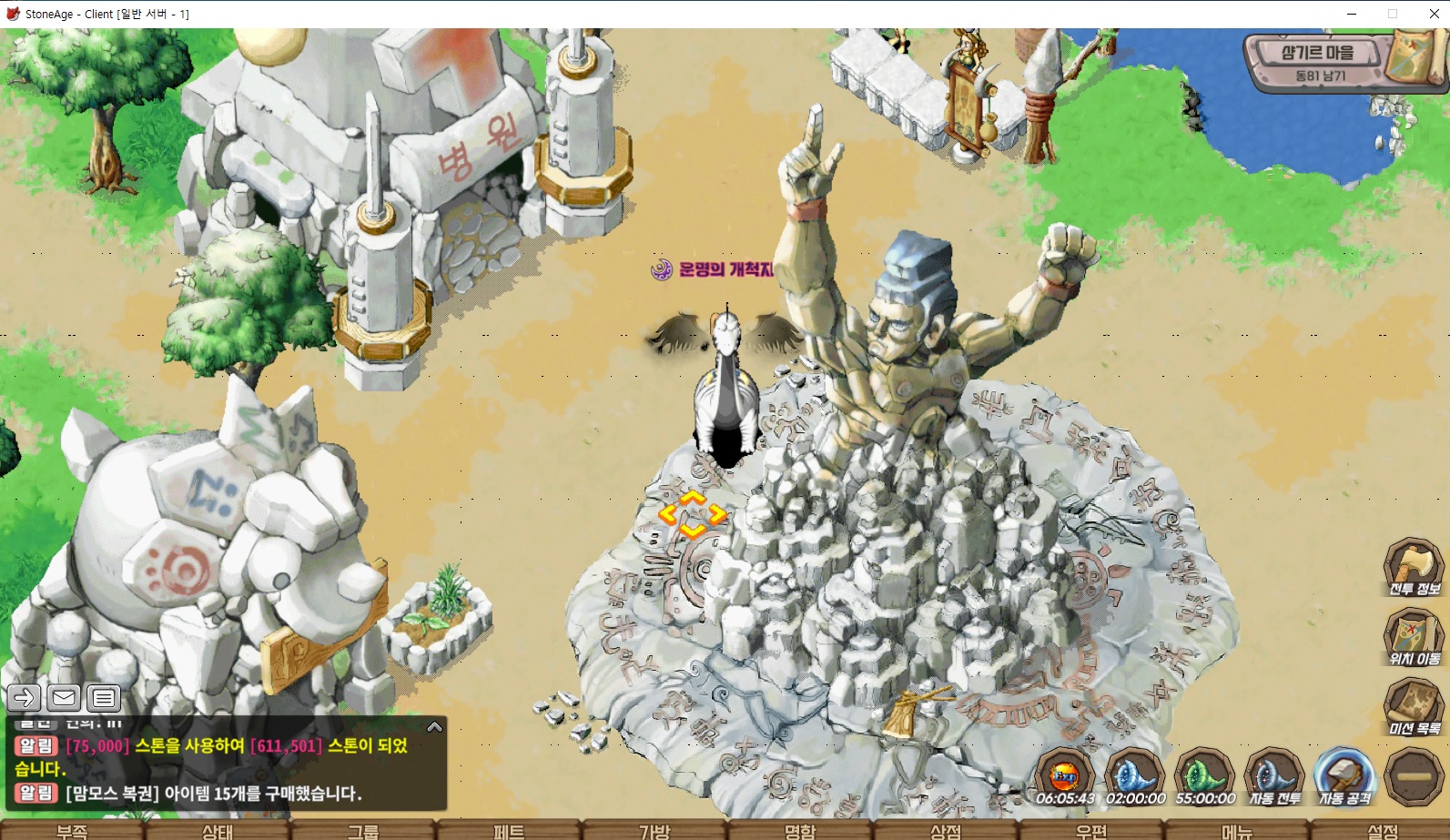
Task: Open the 샴기르 마을 village map scroll
Action: click(1414, 56)
